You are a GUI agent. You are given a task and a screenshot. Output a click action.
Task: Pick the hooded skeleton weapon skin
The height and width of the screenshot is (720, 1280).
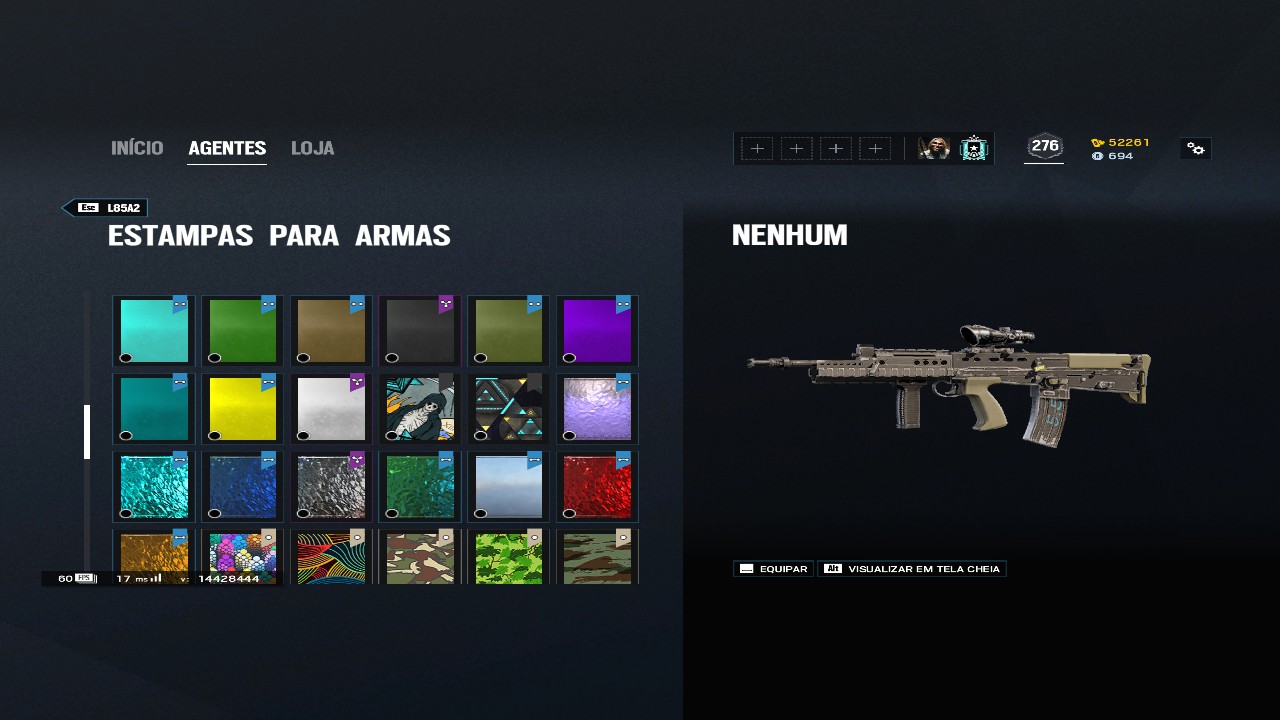(x=420, y=409)
